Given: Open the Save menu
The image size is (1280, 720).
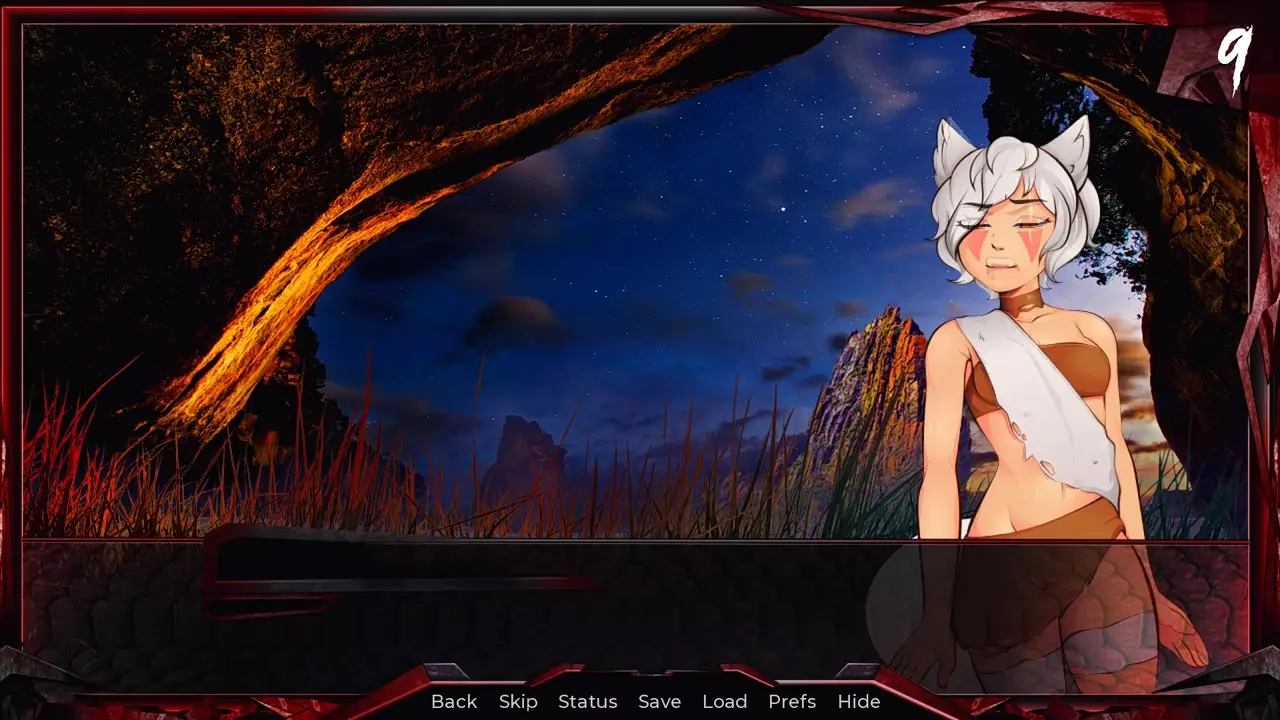Looking at the screenshot, I should click(x=659, y=702).
